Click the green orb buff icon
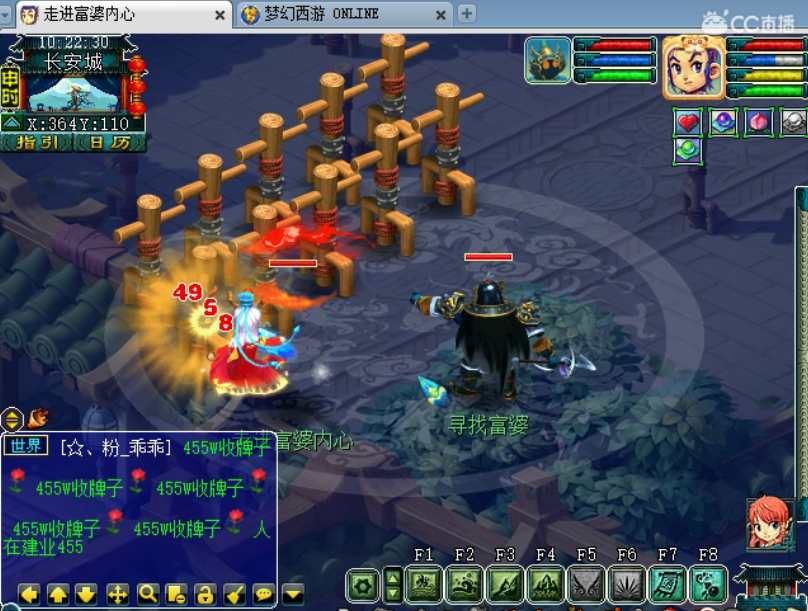 point(687,151)
